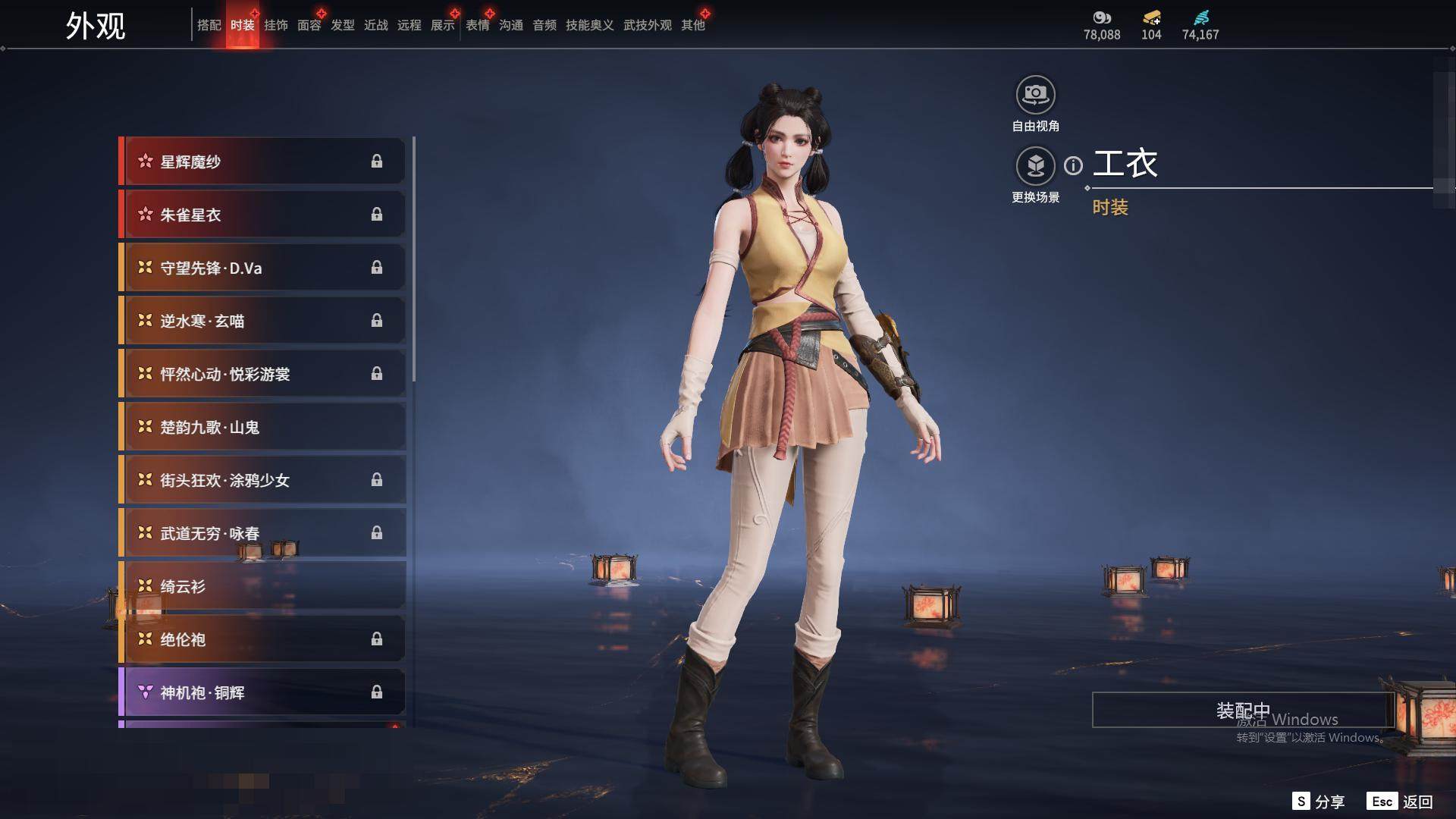Select the 面容 tab
Image resolution: width=1456 pixels, height=819 pixels.
[309, 25]
